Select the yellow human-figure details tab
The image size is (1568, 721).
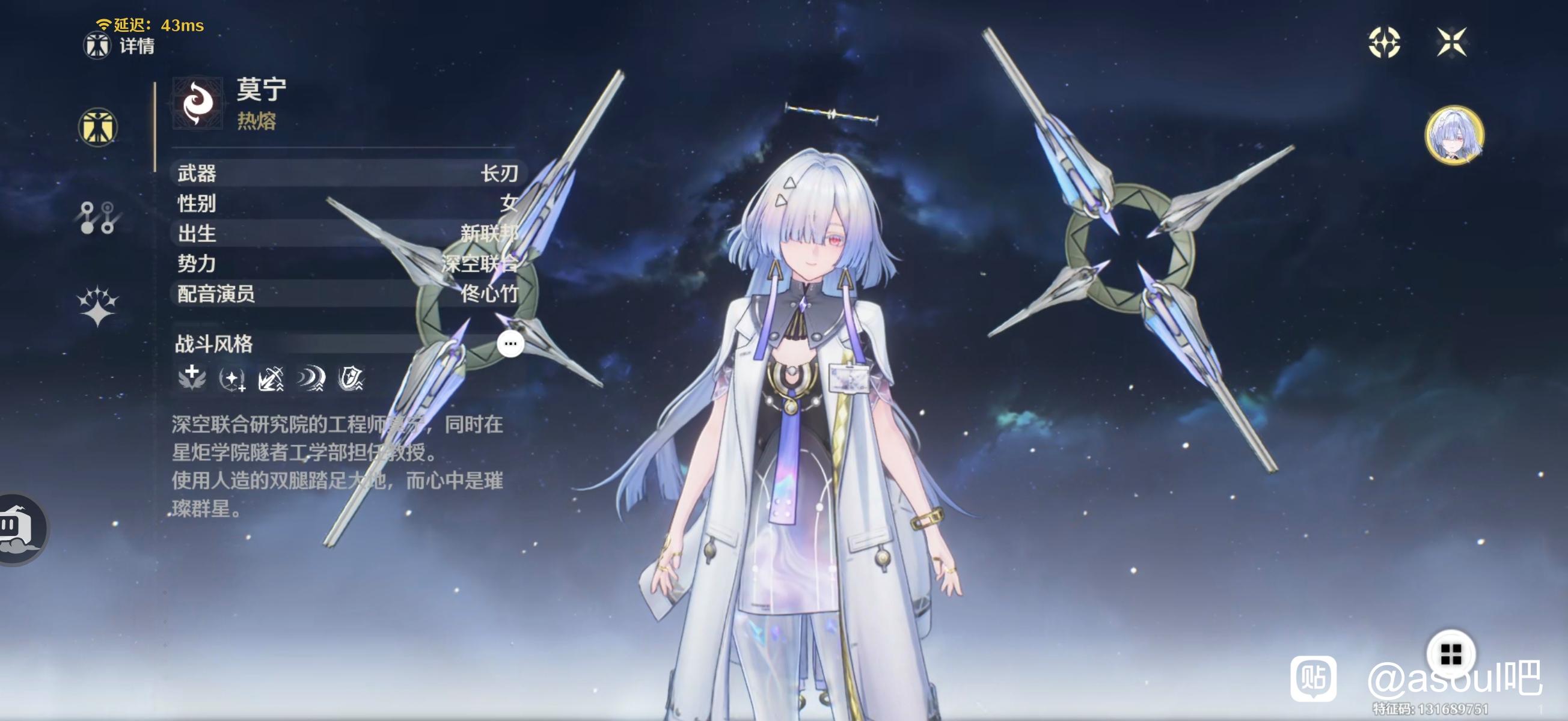click(97, 127)
